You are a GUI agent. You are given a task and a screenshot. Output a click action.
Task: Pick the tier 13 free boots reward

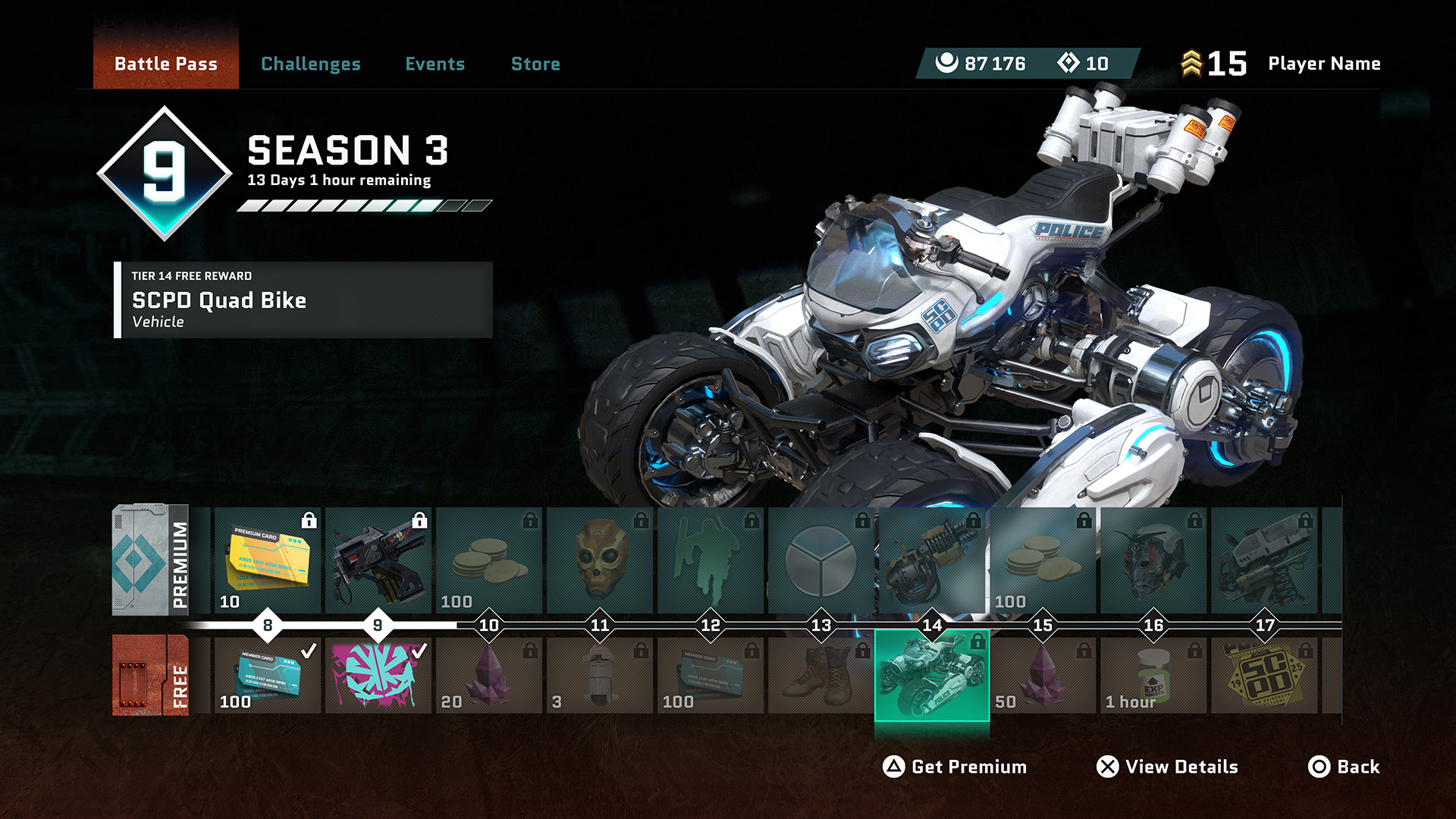coord(821,675)
